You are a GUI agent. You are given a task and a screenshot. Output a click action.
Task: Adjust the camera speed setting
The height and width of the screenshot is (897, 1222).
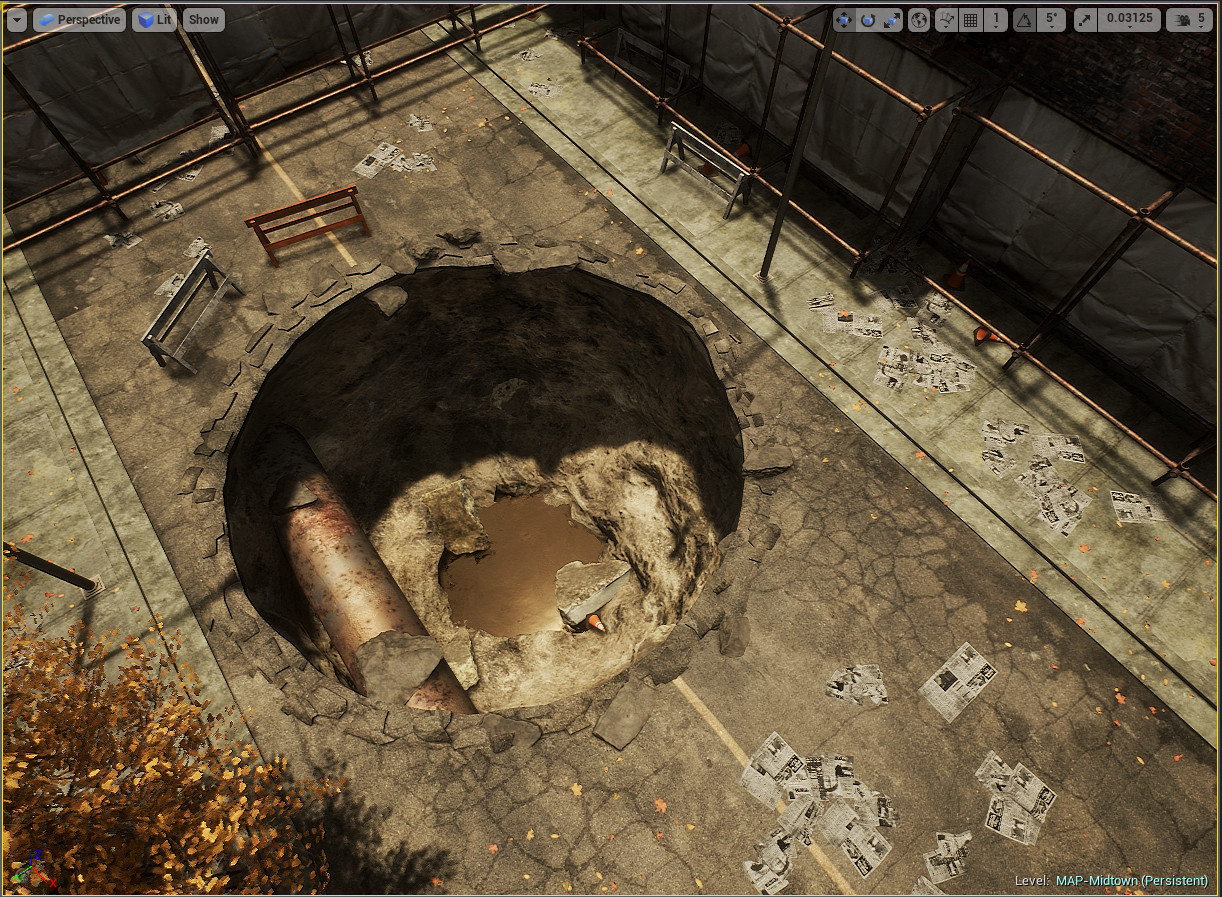(x=1188, y=20)
